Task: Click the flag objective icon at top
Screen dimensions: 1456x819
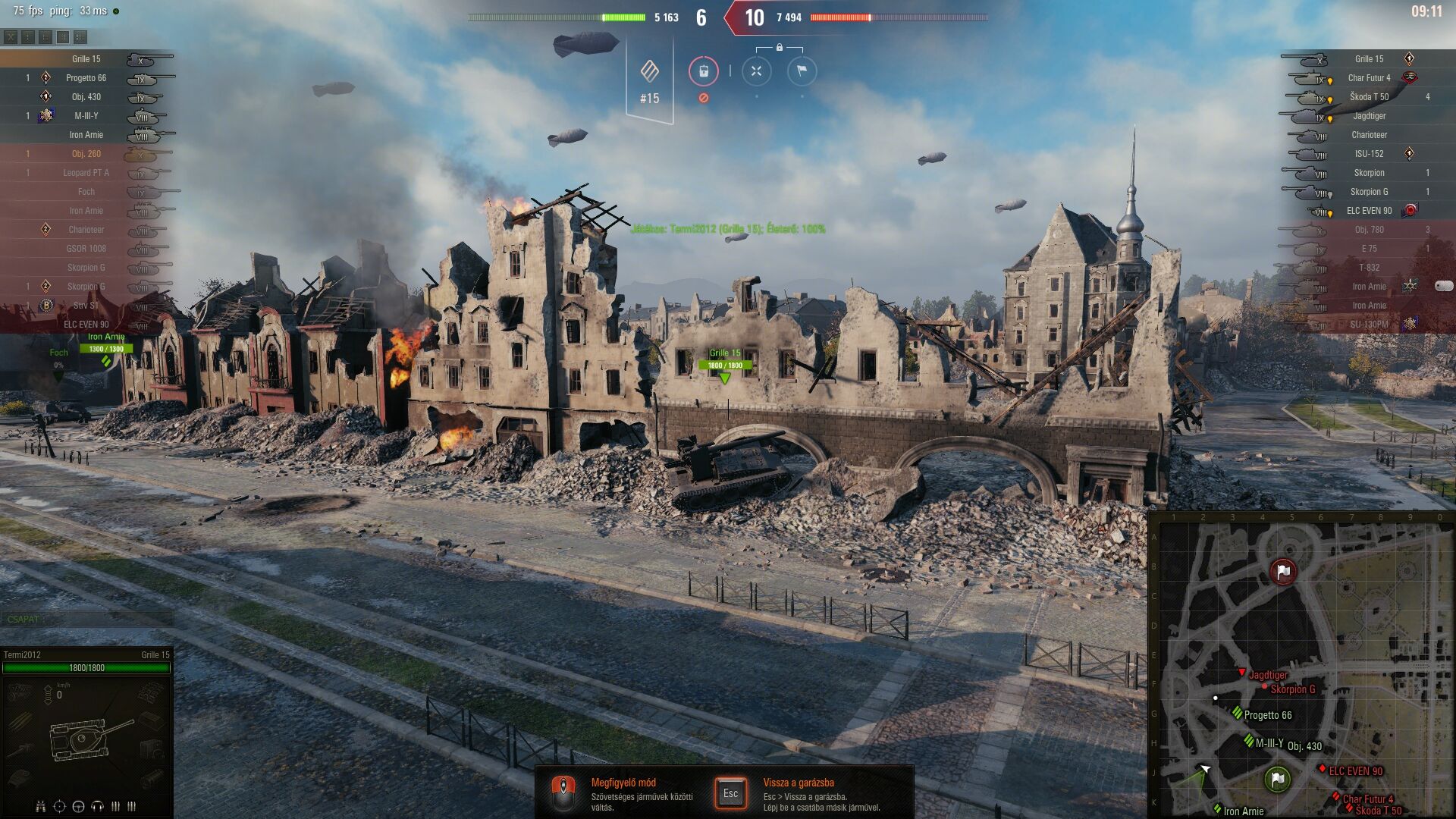Action: 802,71
